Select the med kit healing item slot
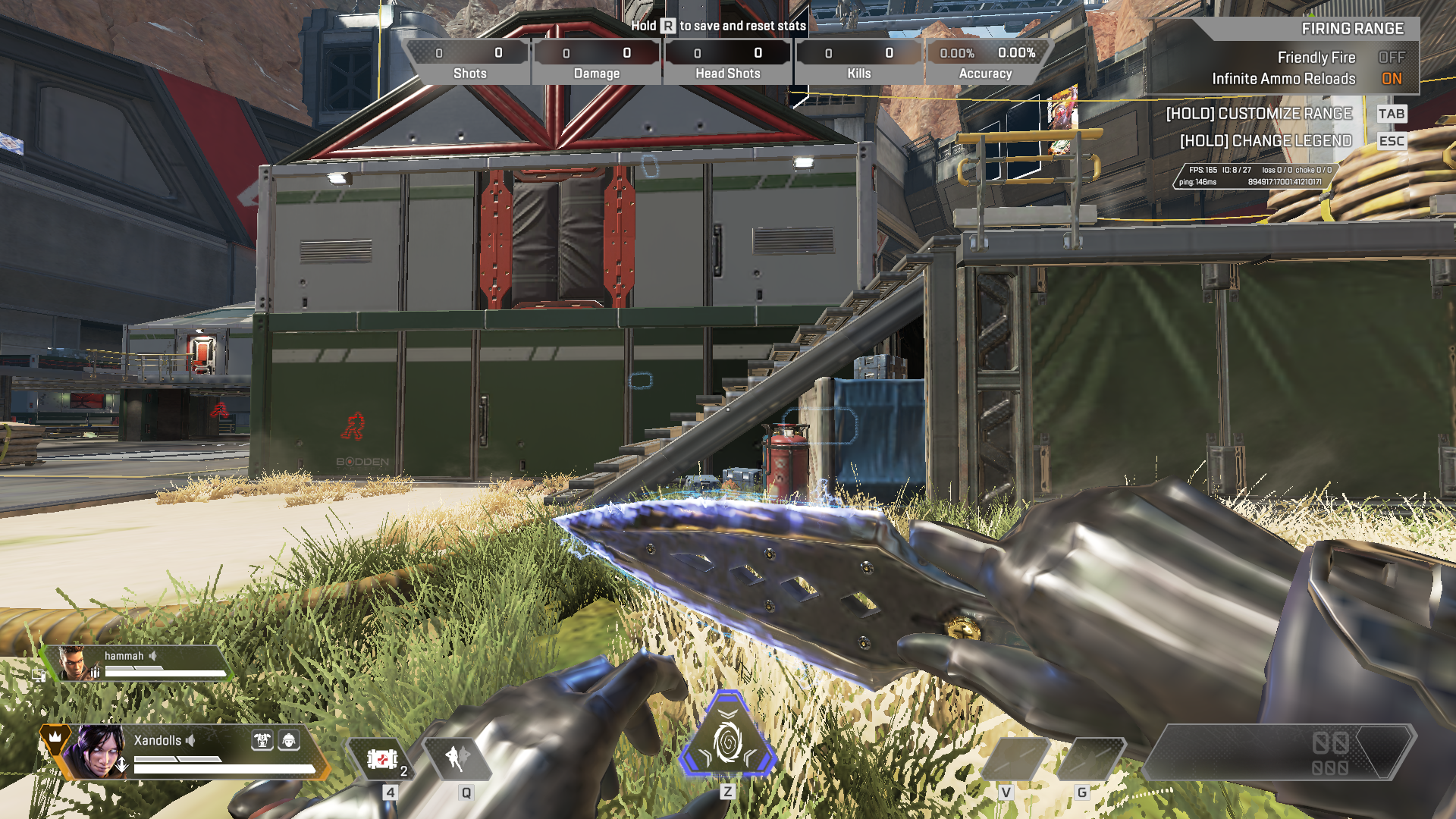This screenshot has height=819, width=1456. 382,758
